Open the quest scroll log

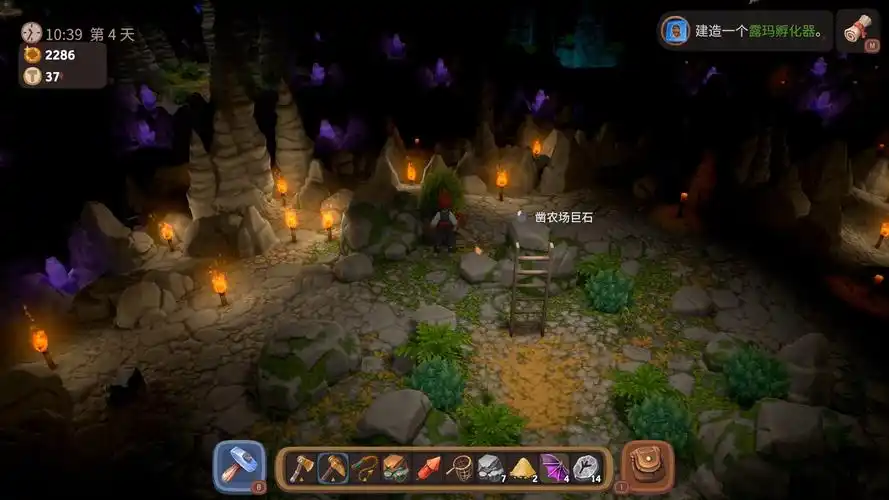(854, 31)
